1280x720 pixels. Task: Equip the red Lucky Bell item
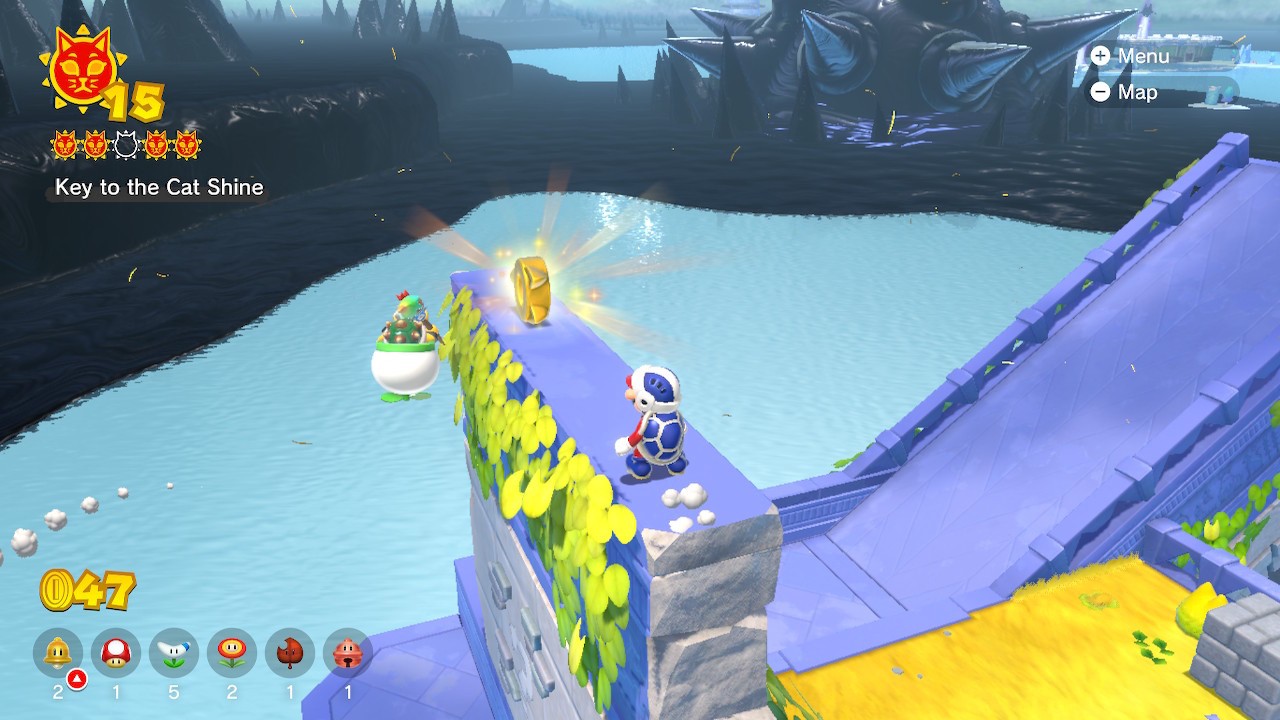click(348, 653)
